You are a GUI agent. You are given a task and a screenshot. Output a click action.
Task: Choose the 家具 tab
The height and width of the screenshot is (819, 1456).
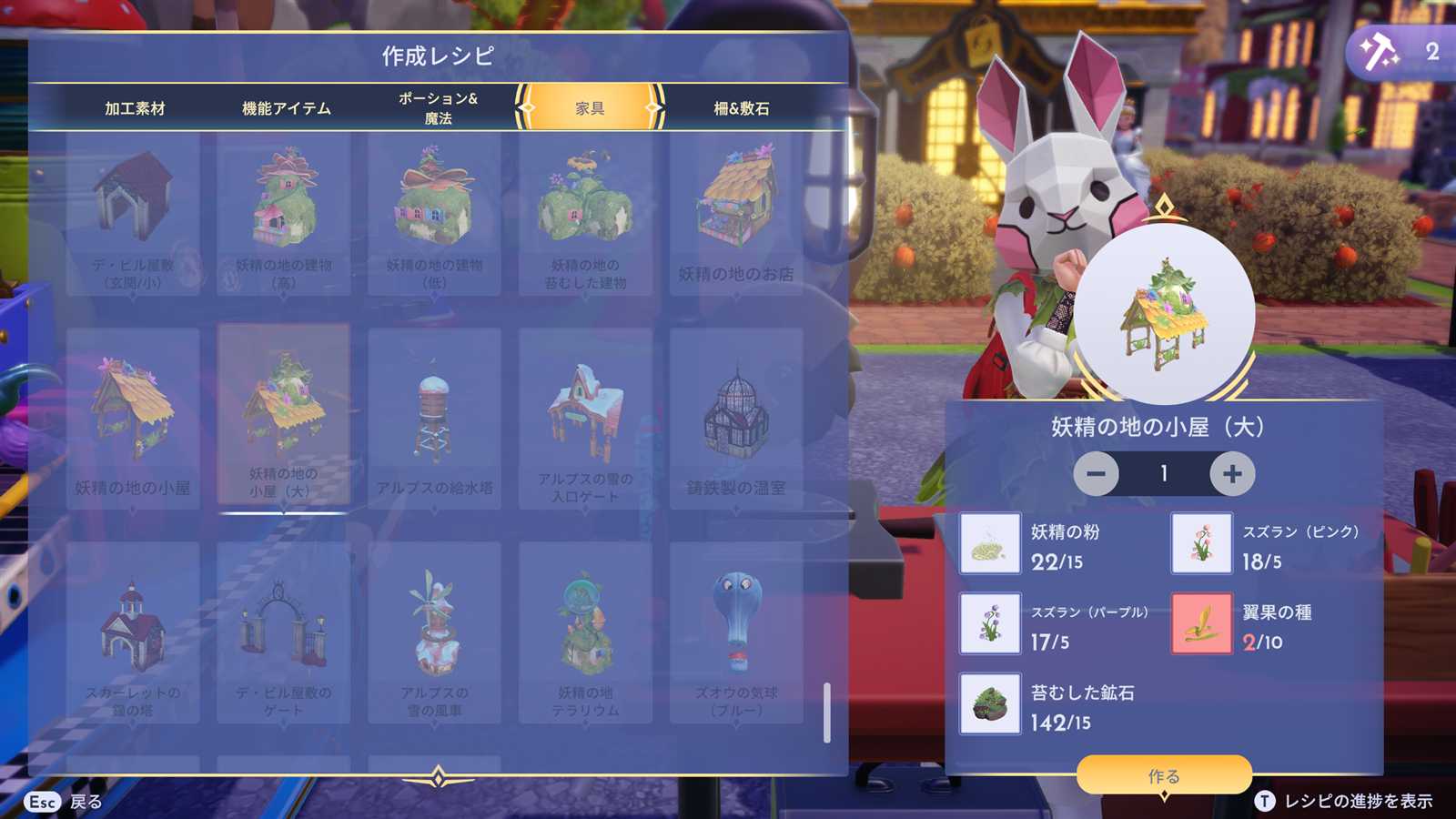tap(590, 108)
